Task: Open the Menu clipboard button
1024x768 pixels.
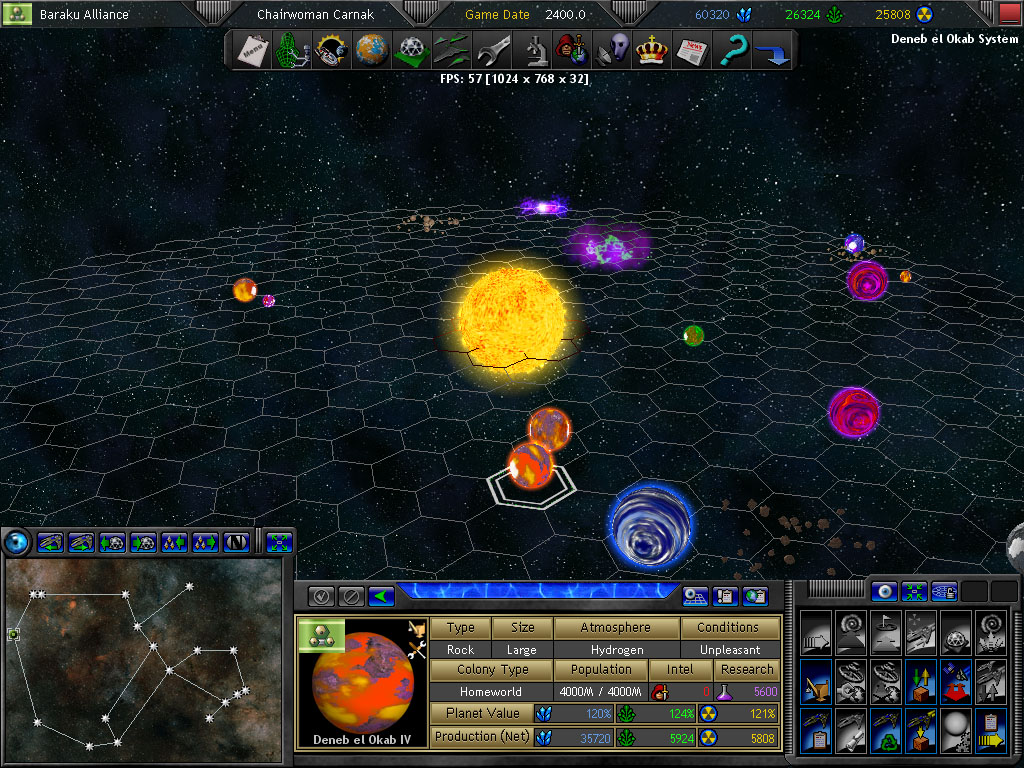Action: tap(251, 49)
